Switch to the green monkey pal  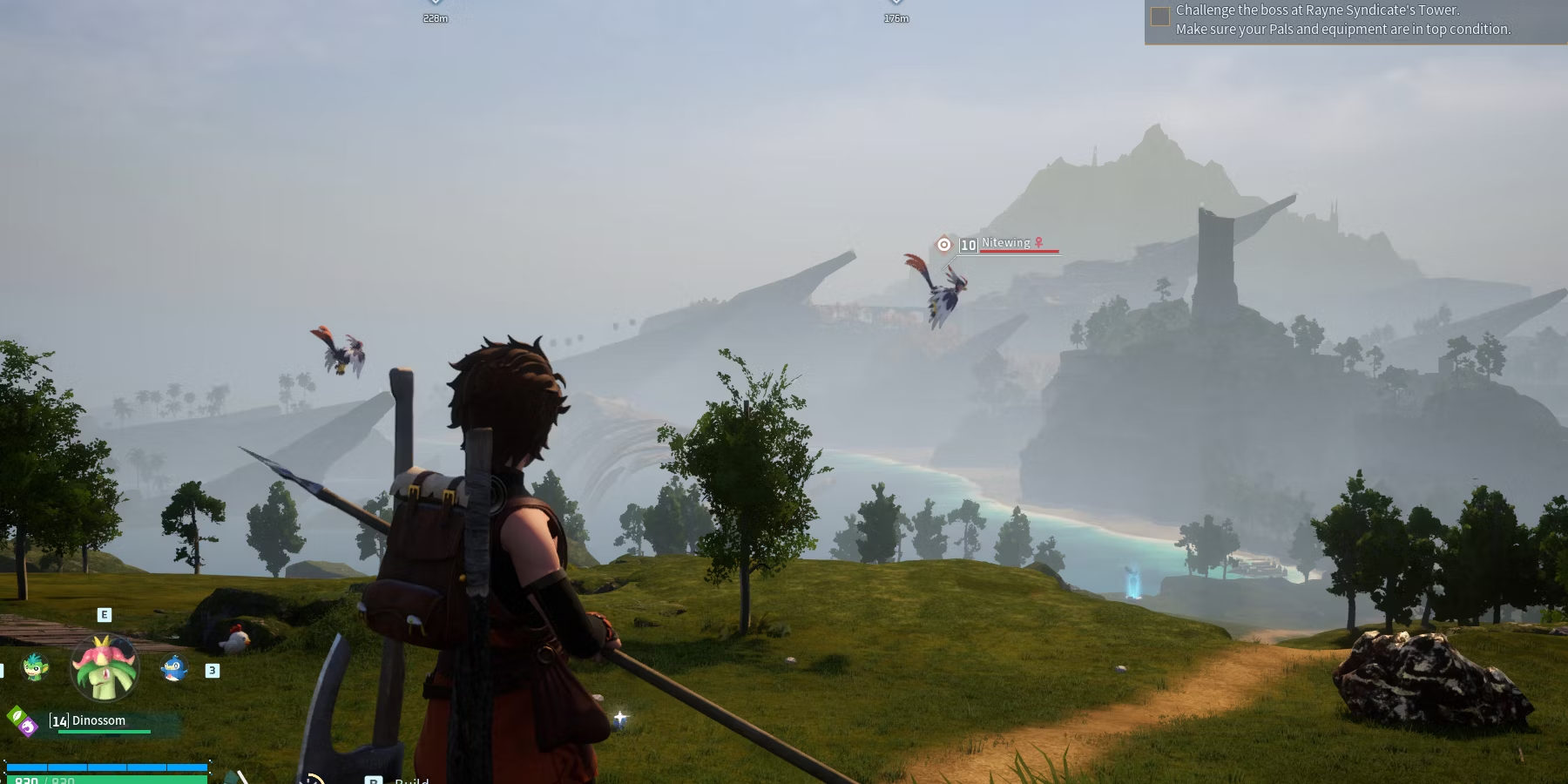pyautogui.click(x=35, y=667)
